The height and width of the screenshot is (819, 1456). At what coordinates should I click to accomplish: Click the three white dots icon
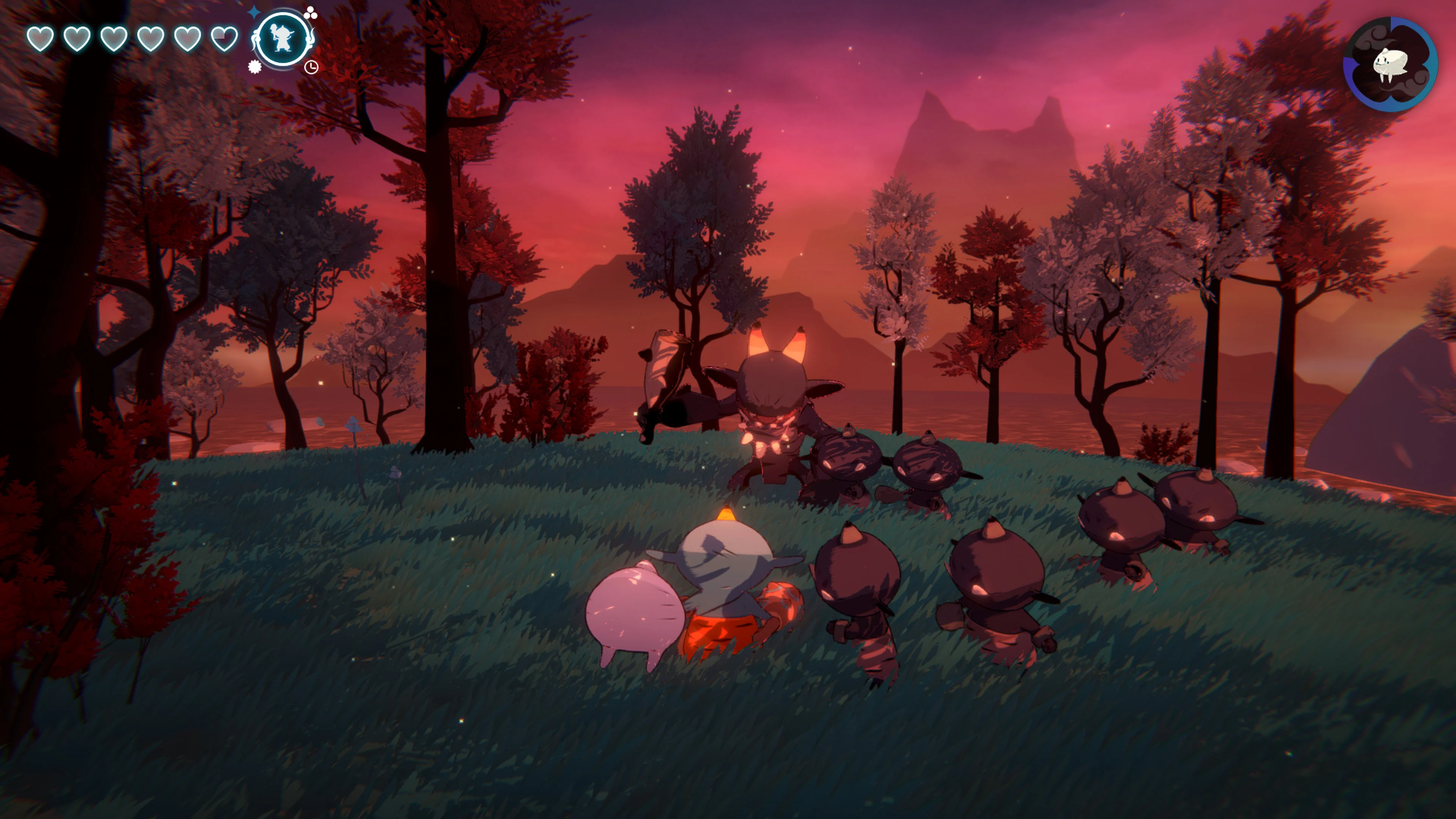point(310,13)
